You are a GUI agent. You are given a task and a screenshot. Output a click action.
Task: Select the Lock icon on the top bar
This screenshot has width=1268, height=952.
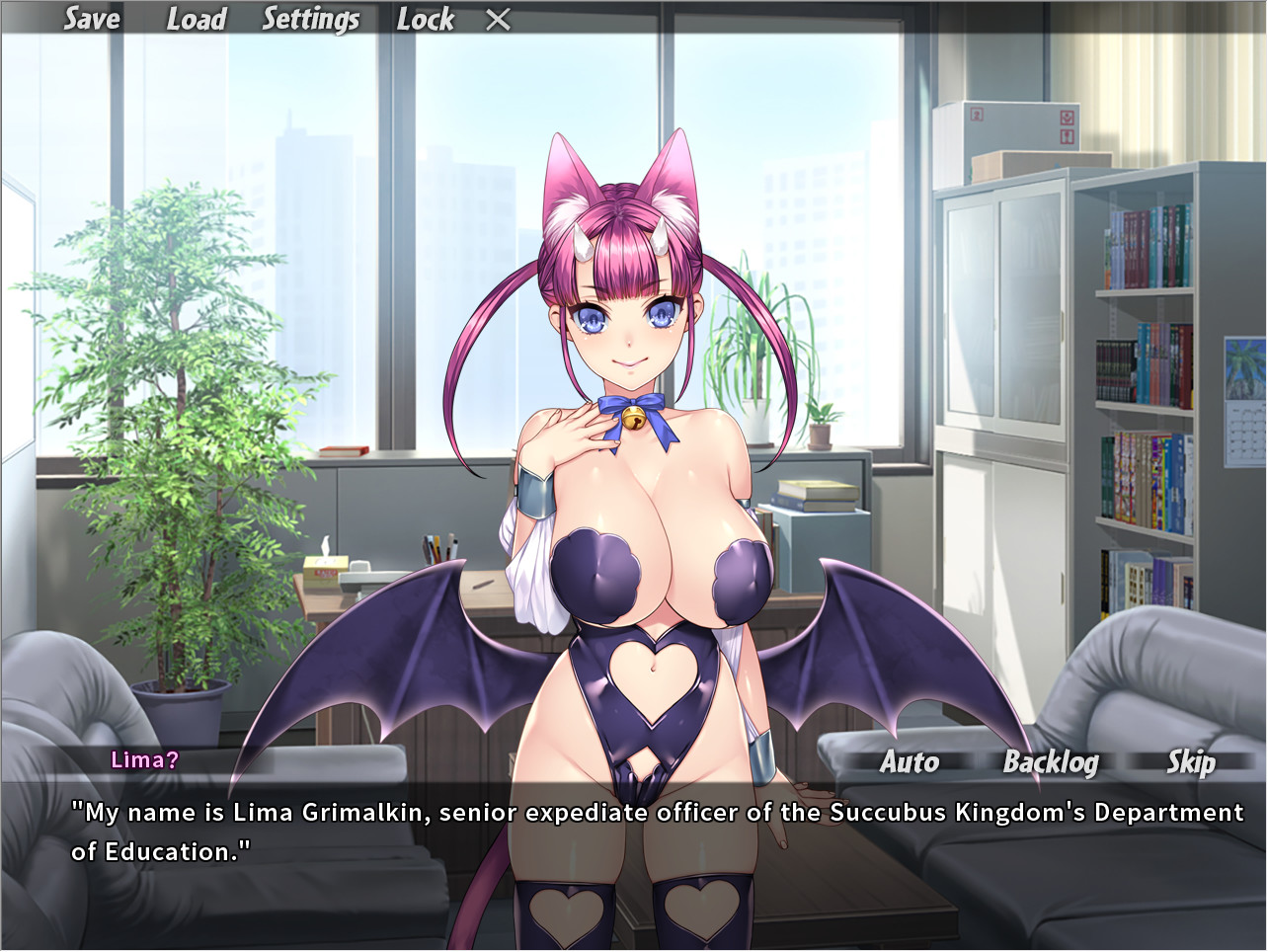[x=426, y=19]
